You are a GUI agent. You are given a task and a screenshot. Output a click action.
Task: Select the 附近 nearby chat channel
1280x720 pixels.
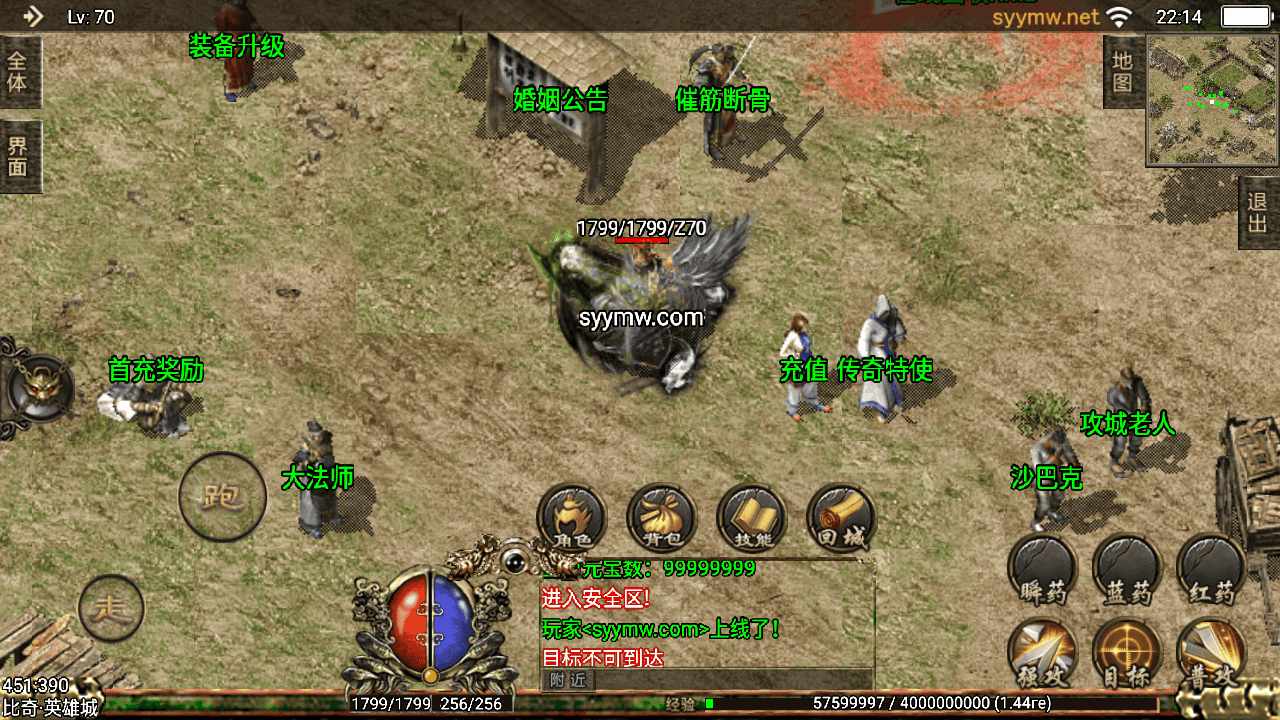point(567,680)
